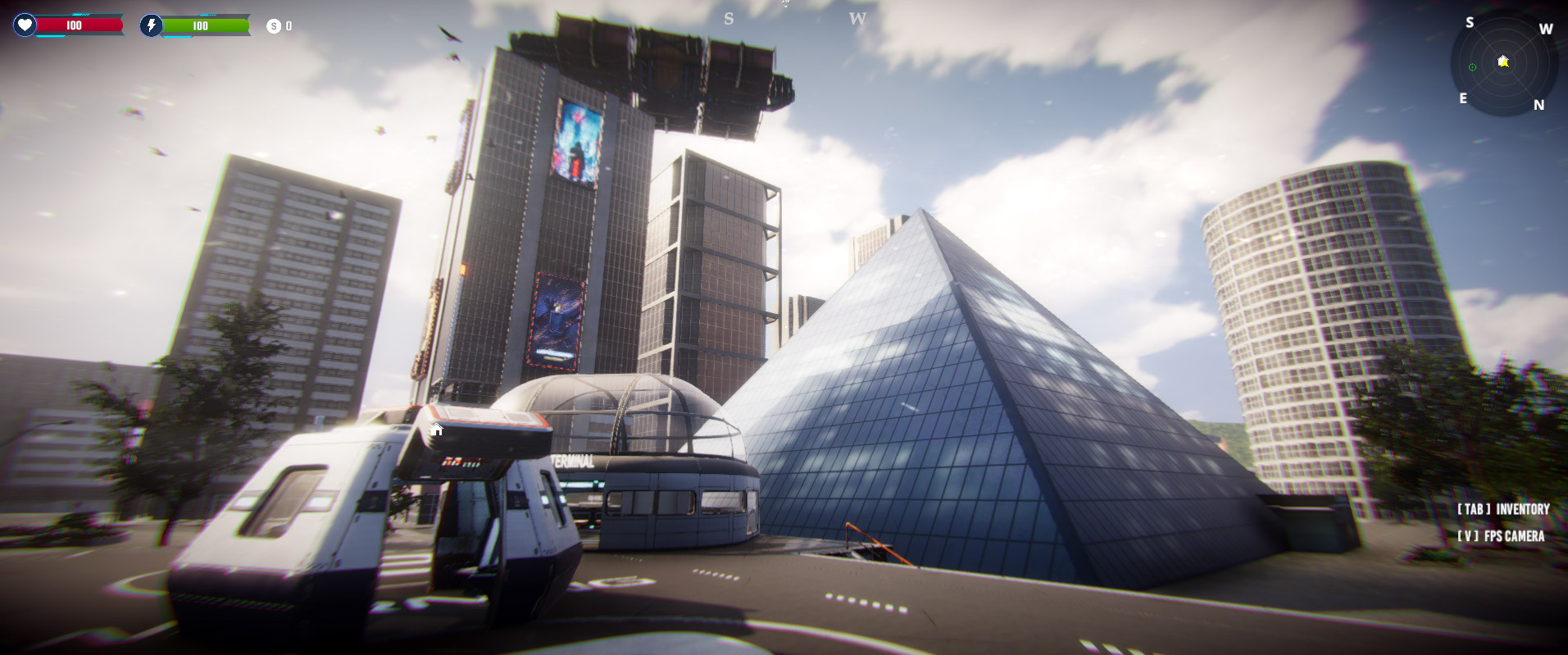Select the E marker on the compass
Viewport: 1568px width, 655px height.
1464,98
